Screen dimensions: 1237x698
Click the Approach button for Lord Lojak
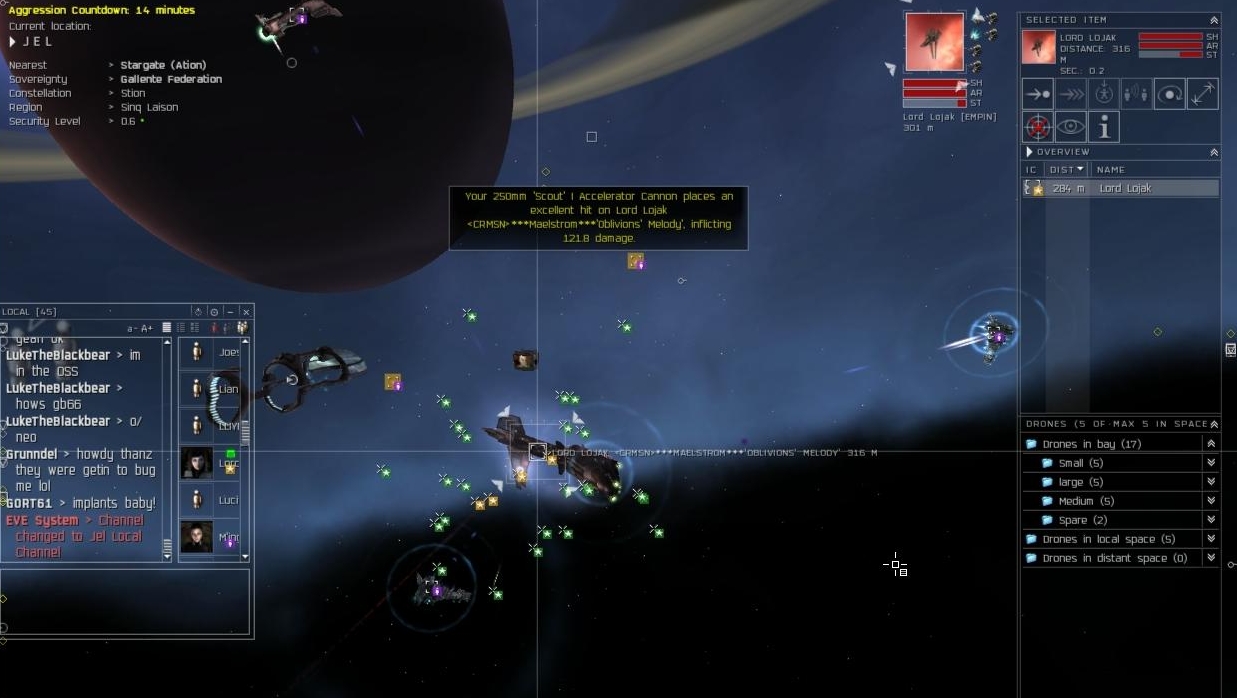point(1037,94)
